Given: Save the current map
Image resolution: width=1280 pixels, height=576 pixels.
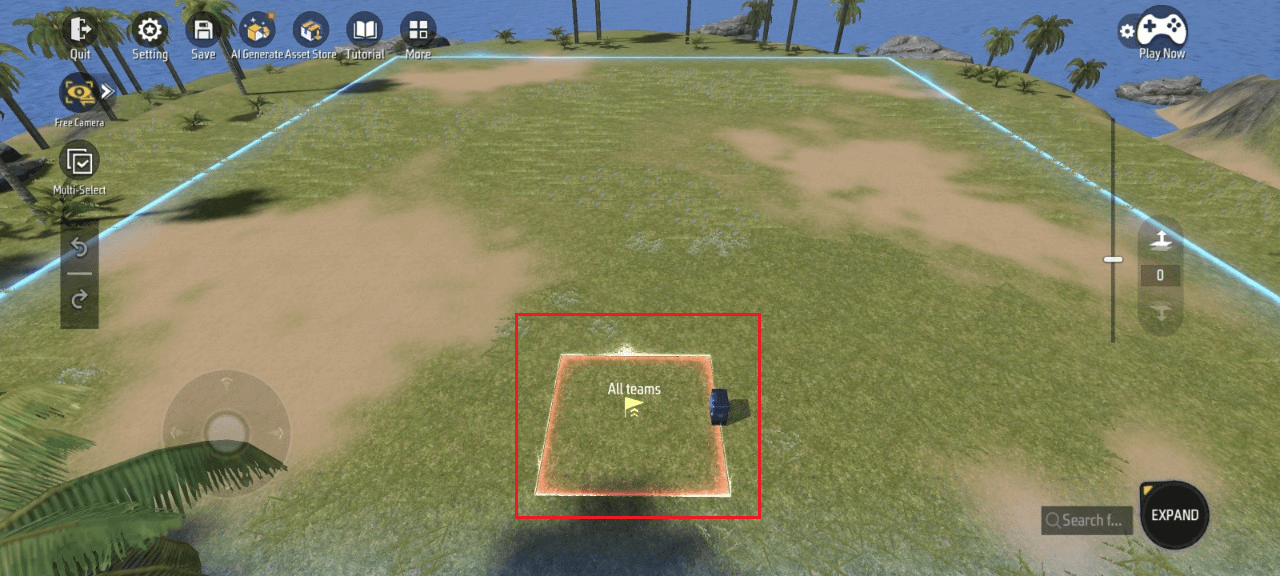Looking at the screenshot, I should [203, 31].
